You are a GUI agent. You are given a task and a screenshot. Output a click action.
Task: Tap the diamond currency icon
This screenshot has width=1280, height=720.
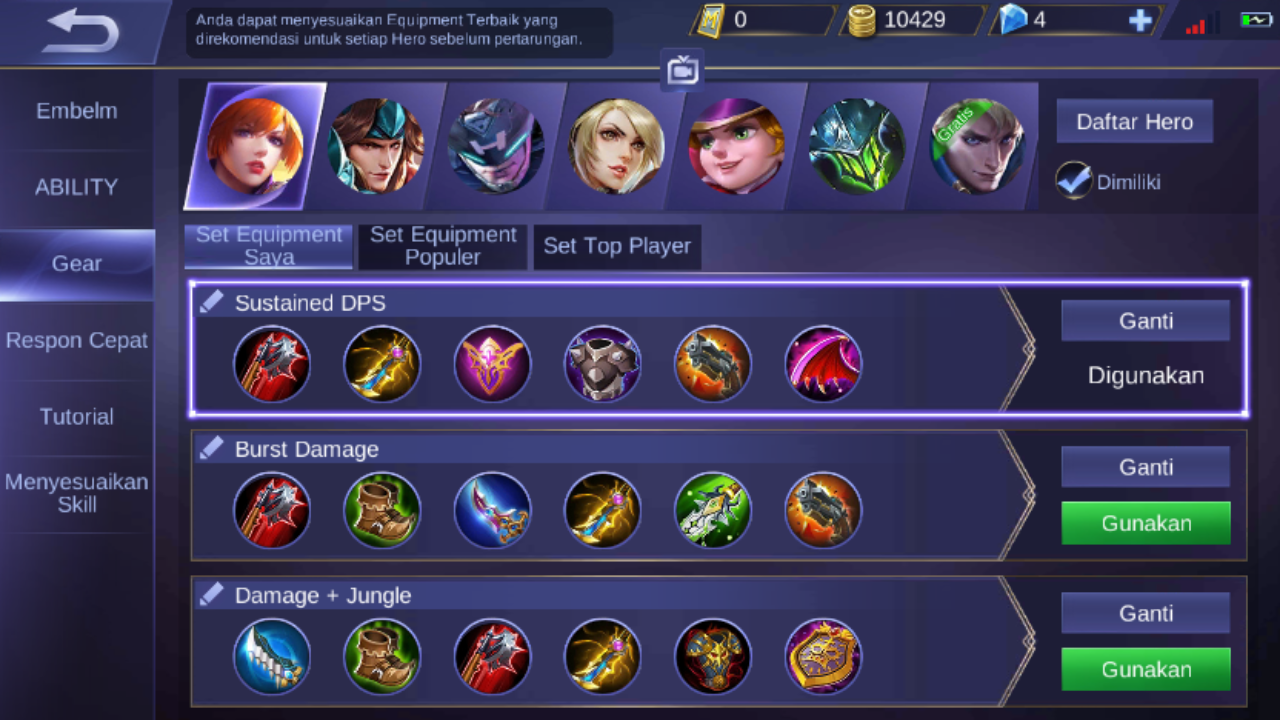coord(1013,19)
